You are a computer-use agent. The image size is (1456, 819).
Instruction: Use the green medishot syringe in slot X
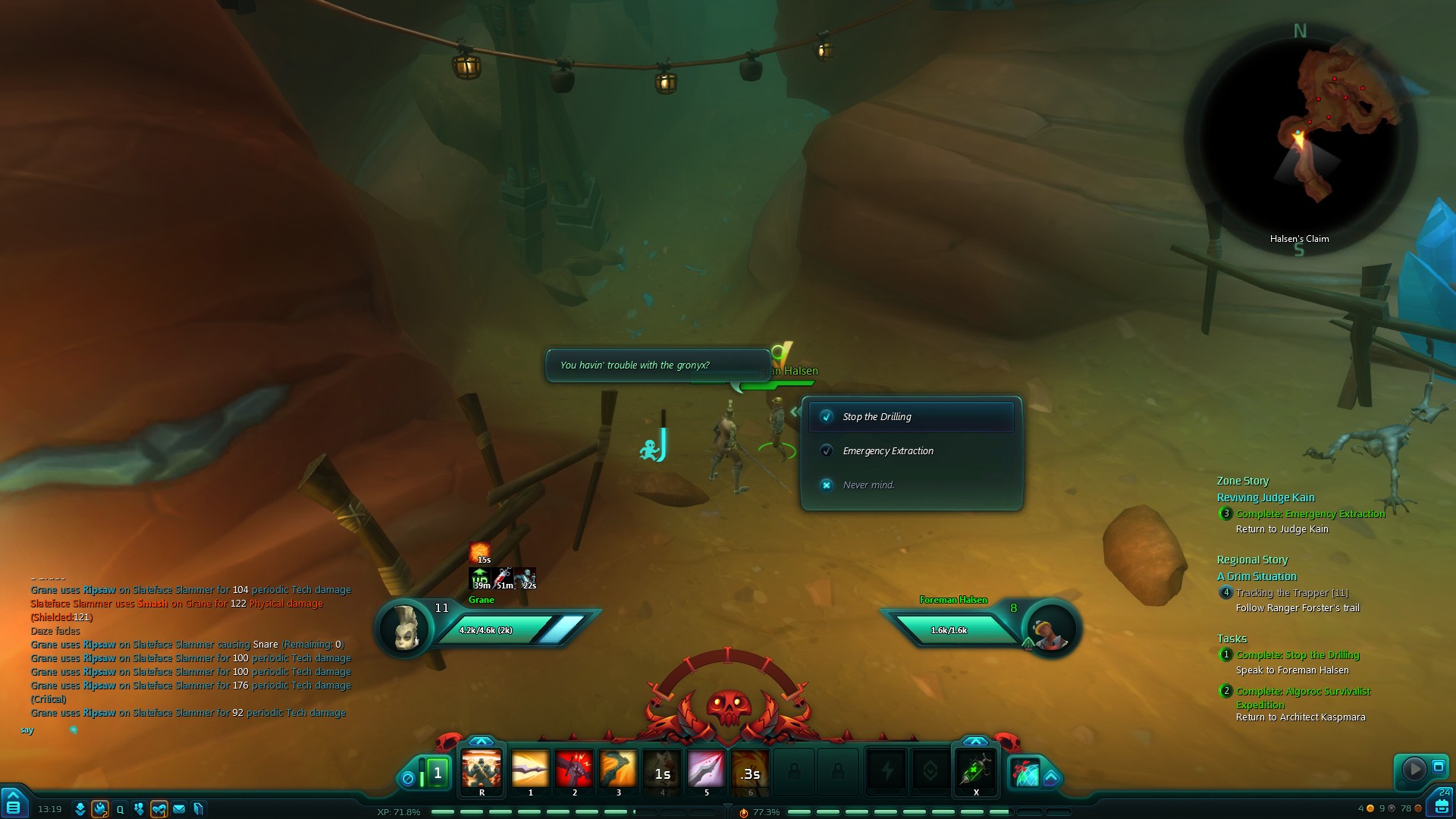(976, 770)
